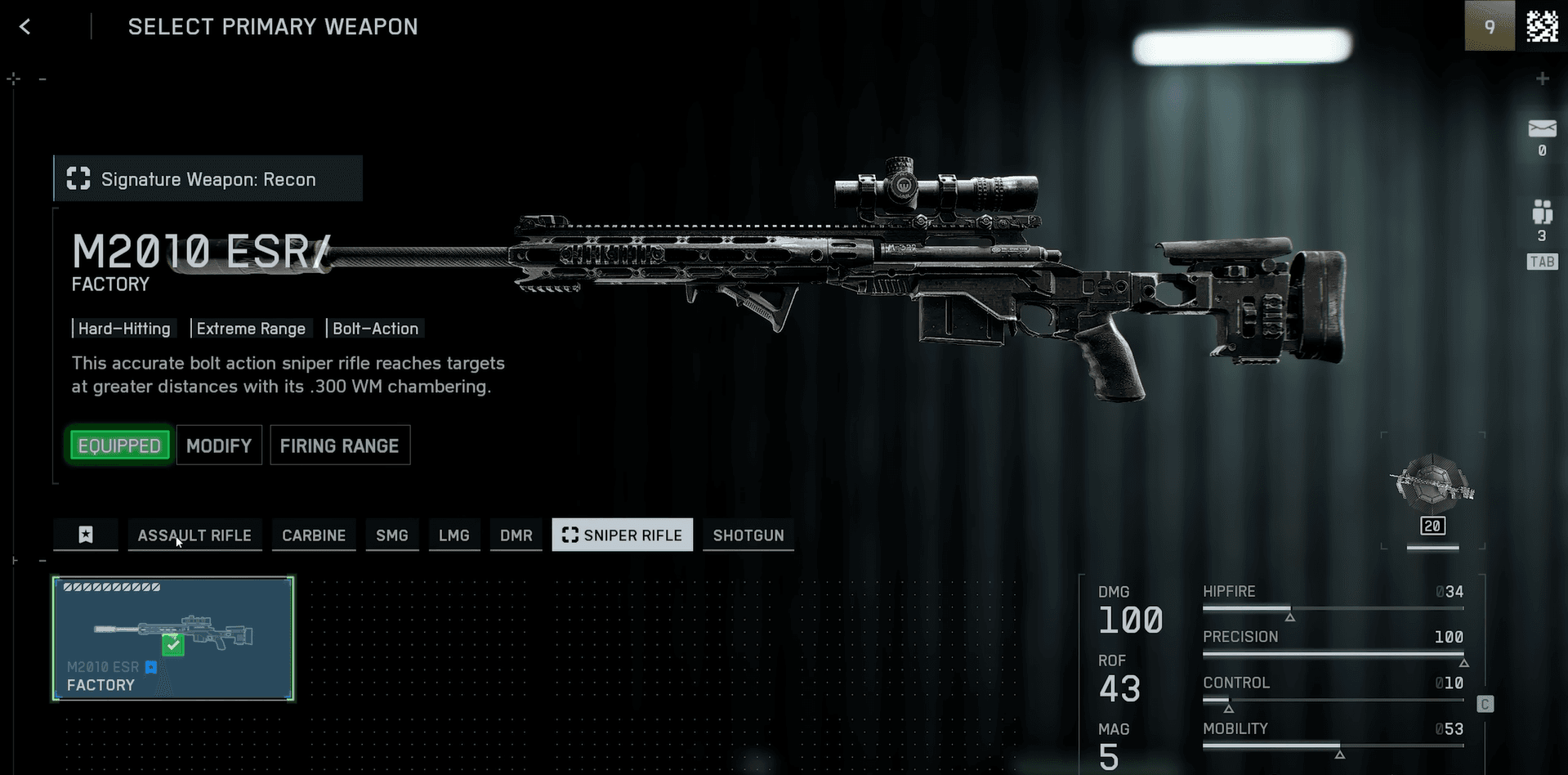The height and width of the screenshot is (775, 1568).
Task: Click the Signature Weapon: Recon badge icon
Action: pos(78,178)
